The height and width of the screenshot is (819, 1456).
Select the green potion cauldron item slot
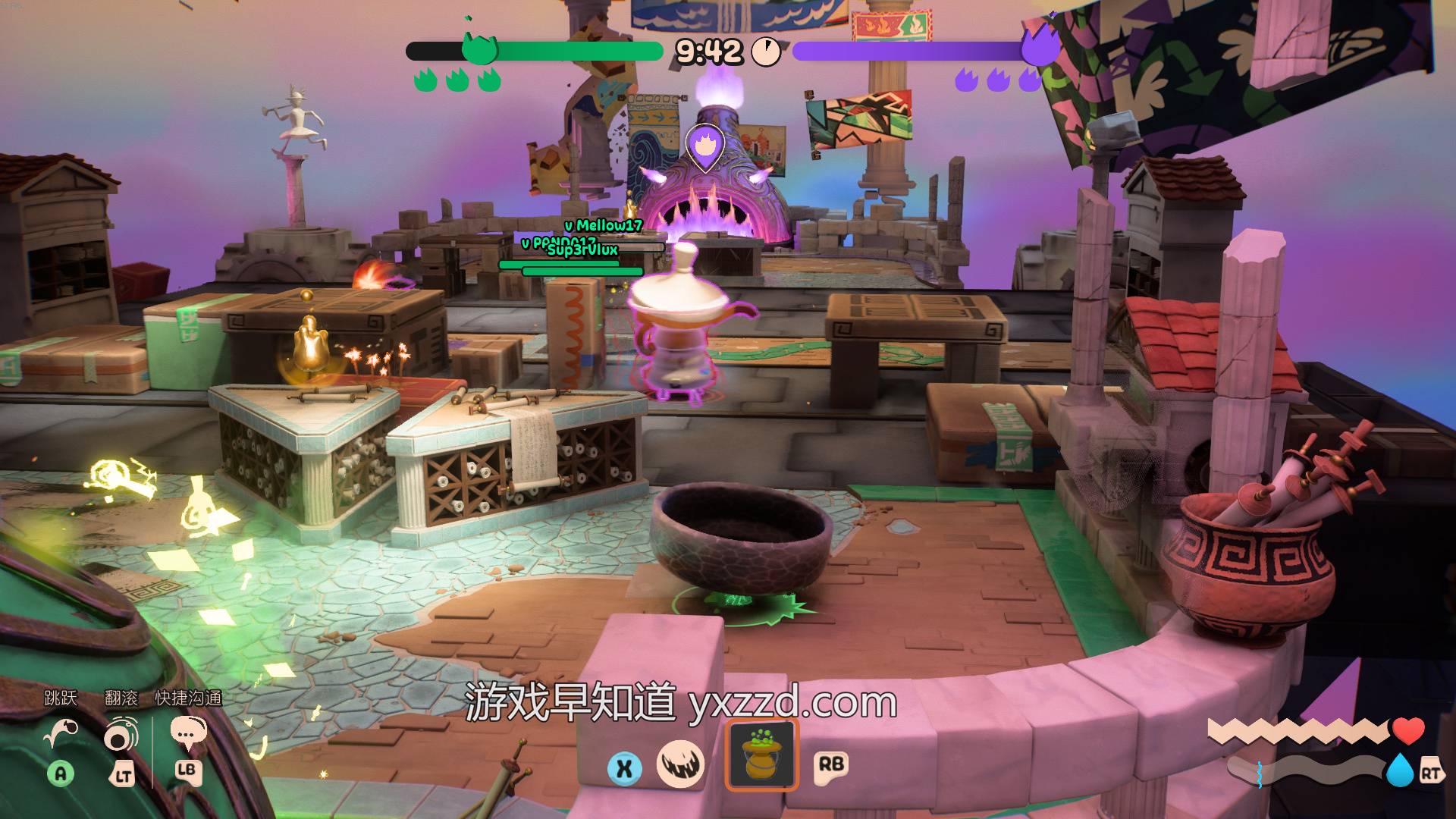(761, 755)
